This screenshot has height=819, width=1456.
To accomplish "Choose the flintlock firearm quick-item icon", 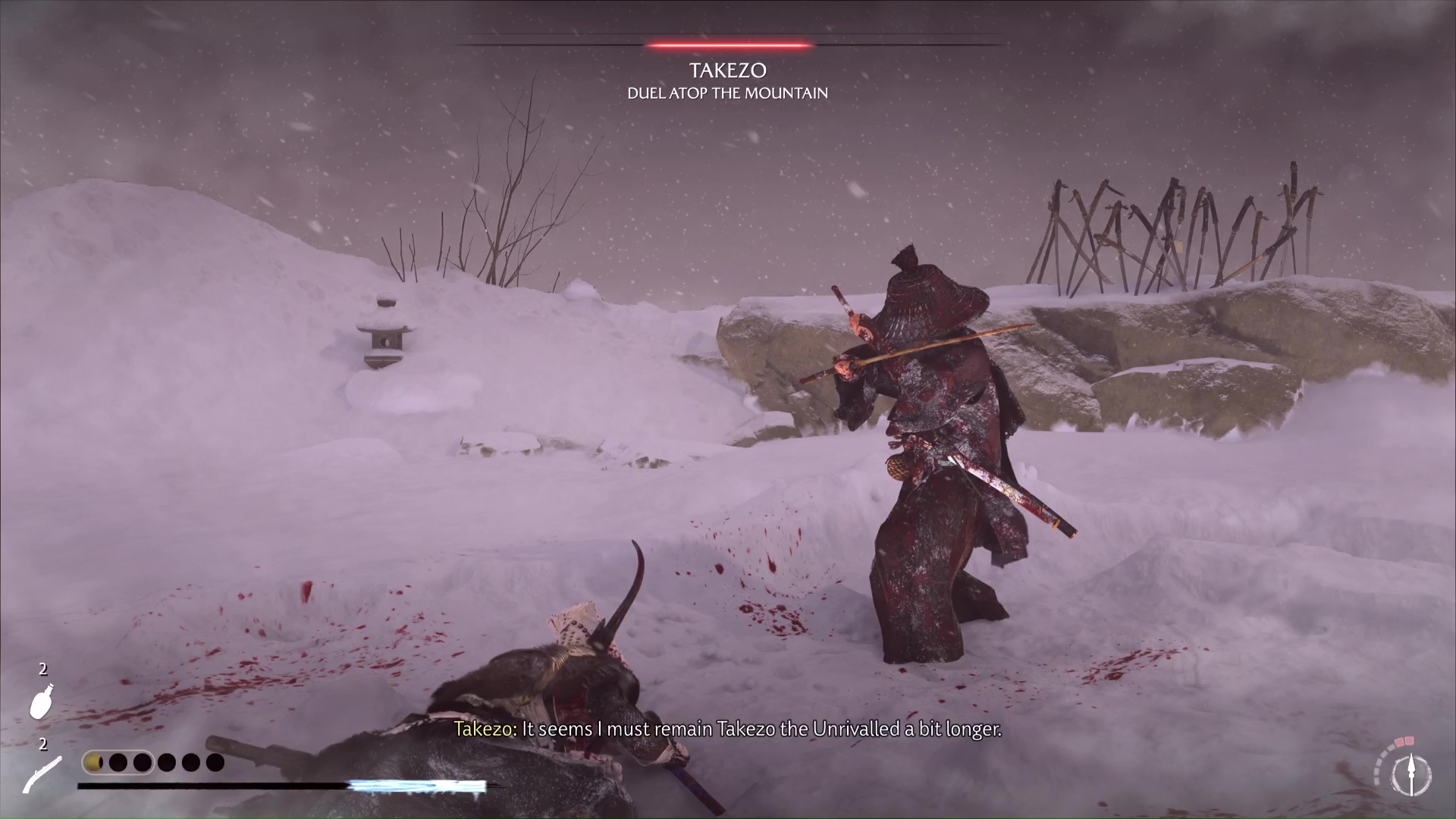I will tap(42, 775).
